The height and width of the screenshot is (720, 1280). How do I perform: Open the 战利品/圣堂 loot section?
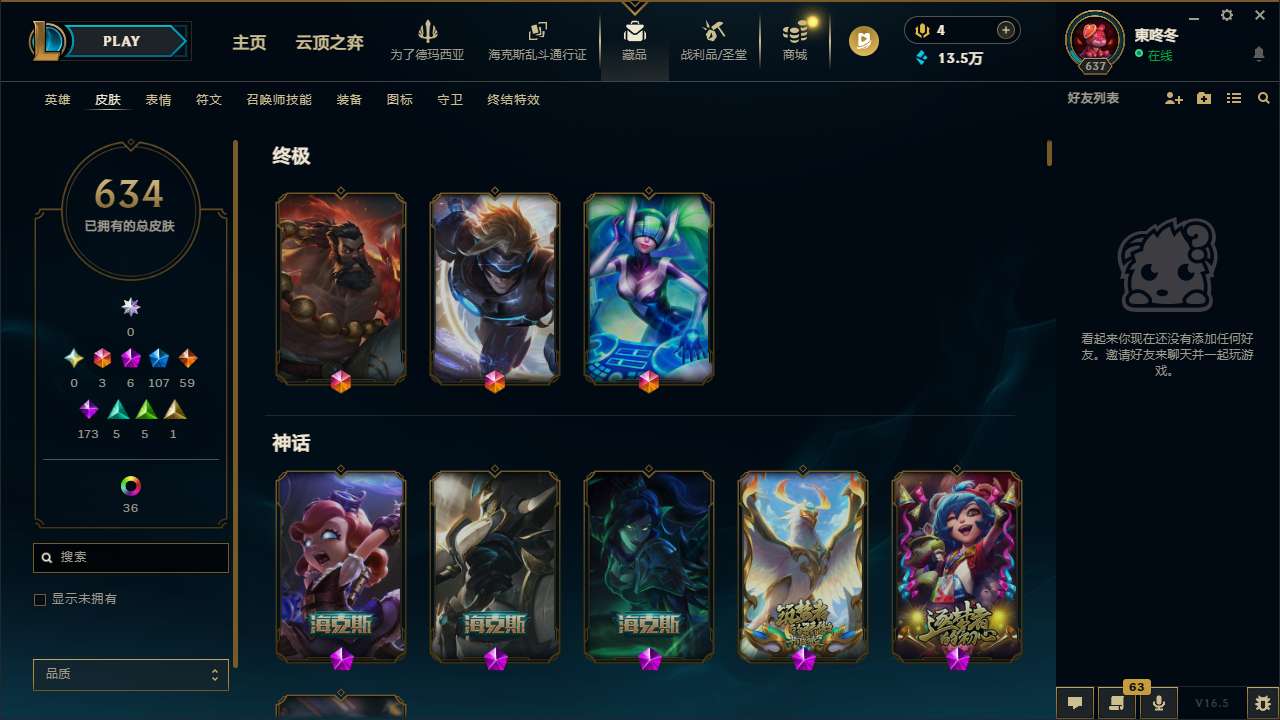[x=713, y=40]
